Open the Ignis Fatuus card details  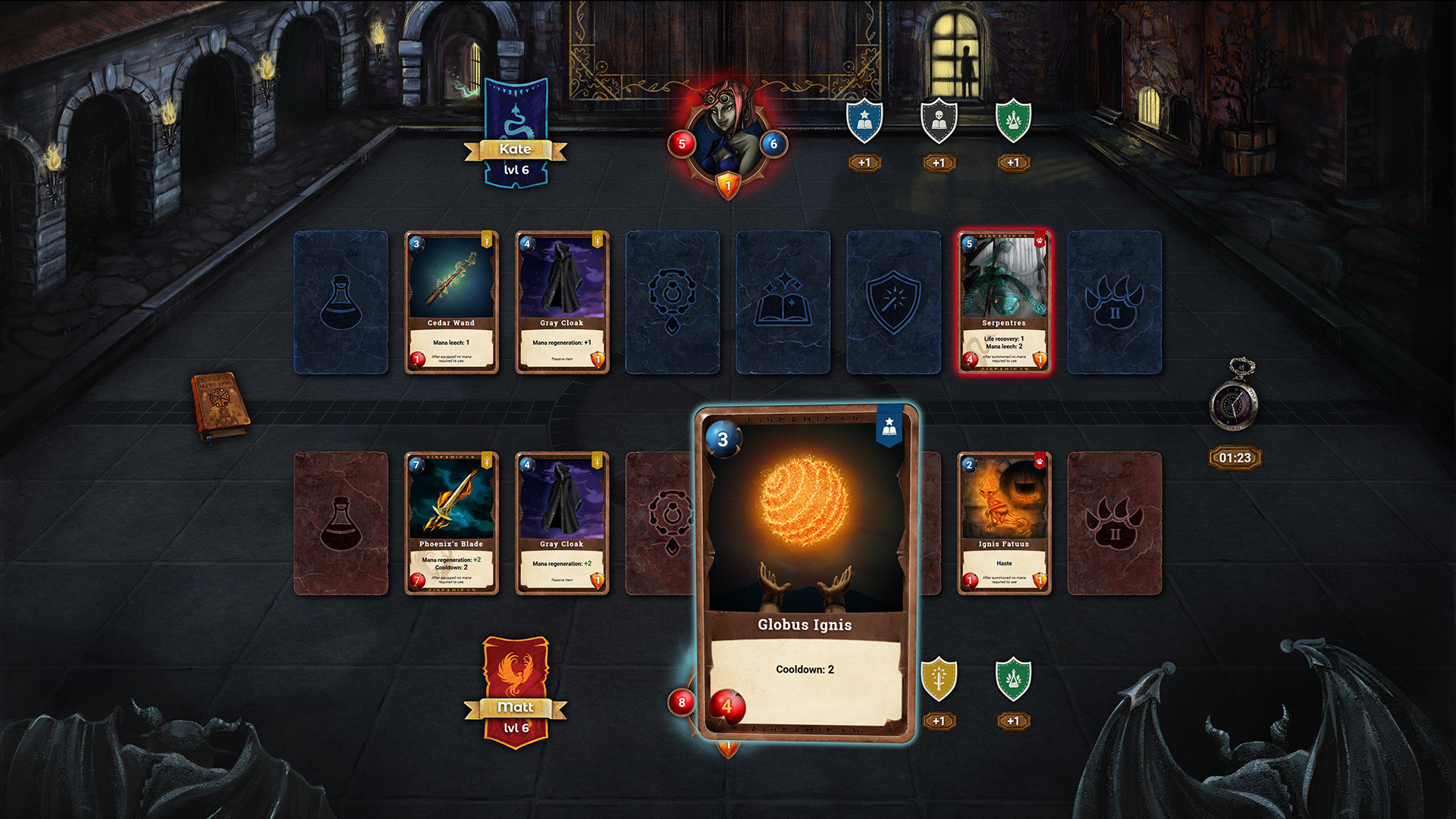[x=1004, y=521]
